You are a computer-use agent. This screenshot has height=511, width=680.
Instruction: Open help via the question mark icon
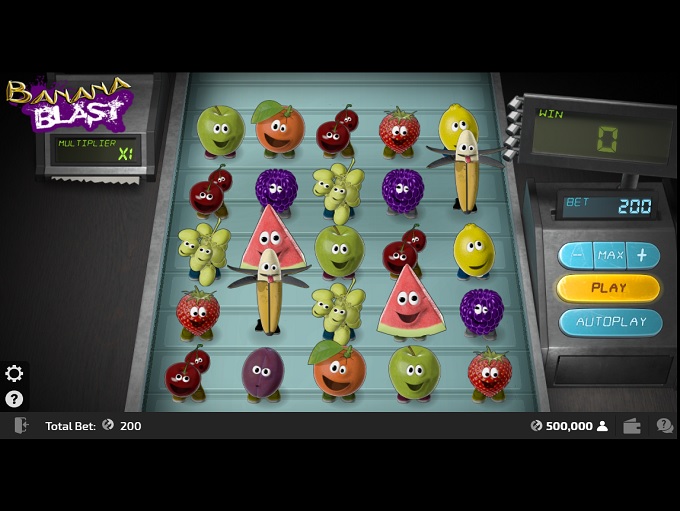(14, 398)
